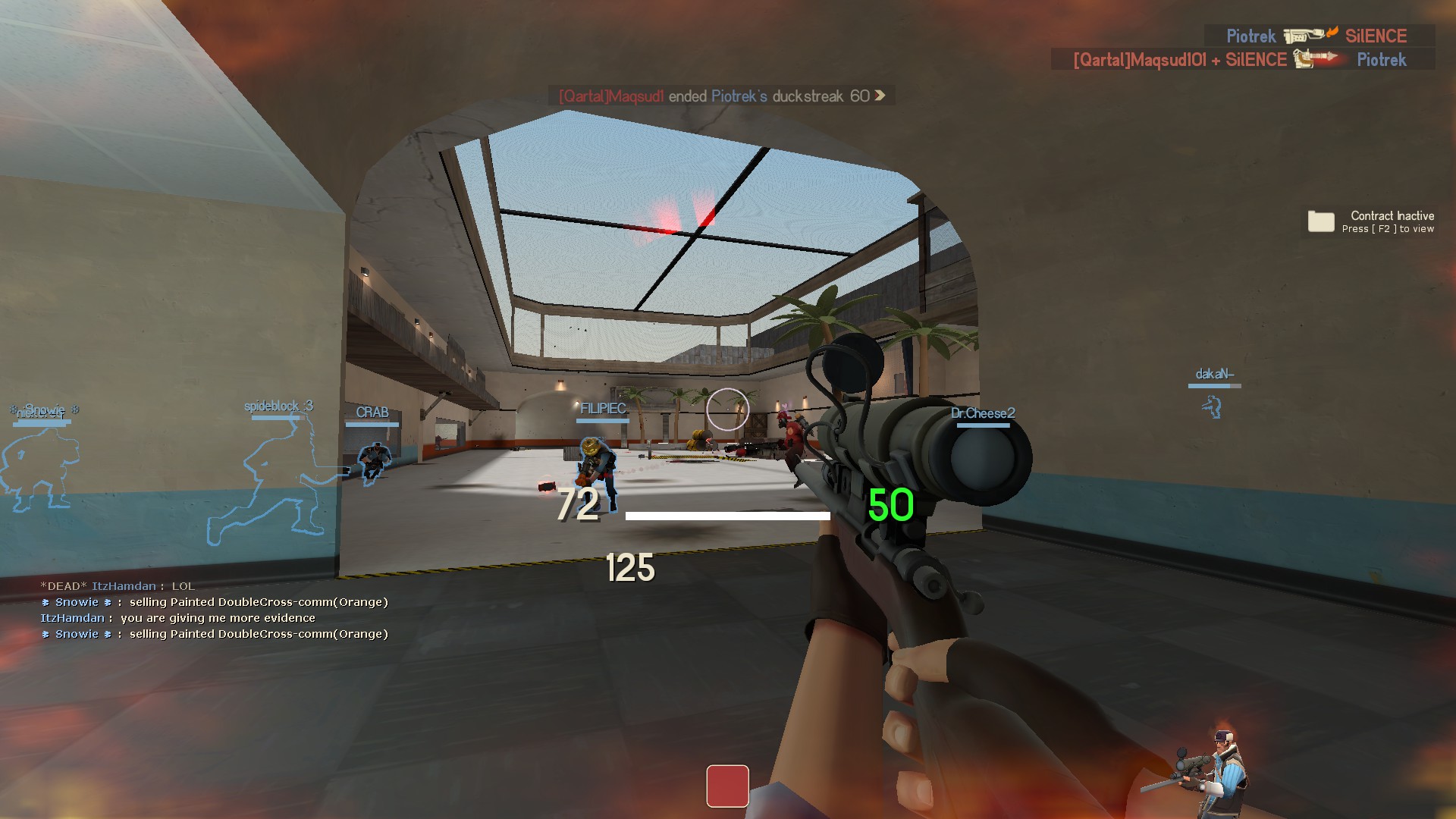The image size is (1456, 819).
Task: Click the Piotrek killed SilENCE kill feed entry
Action: pos(1318,36)
